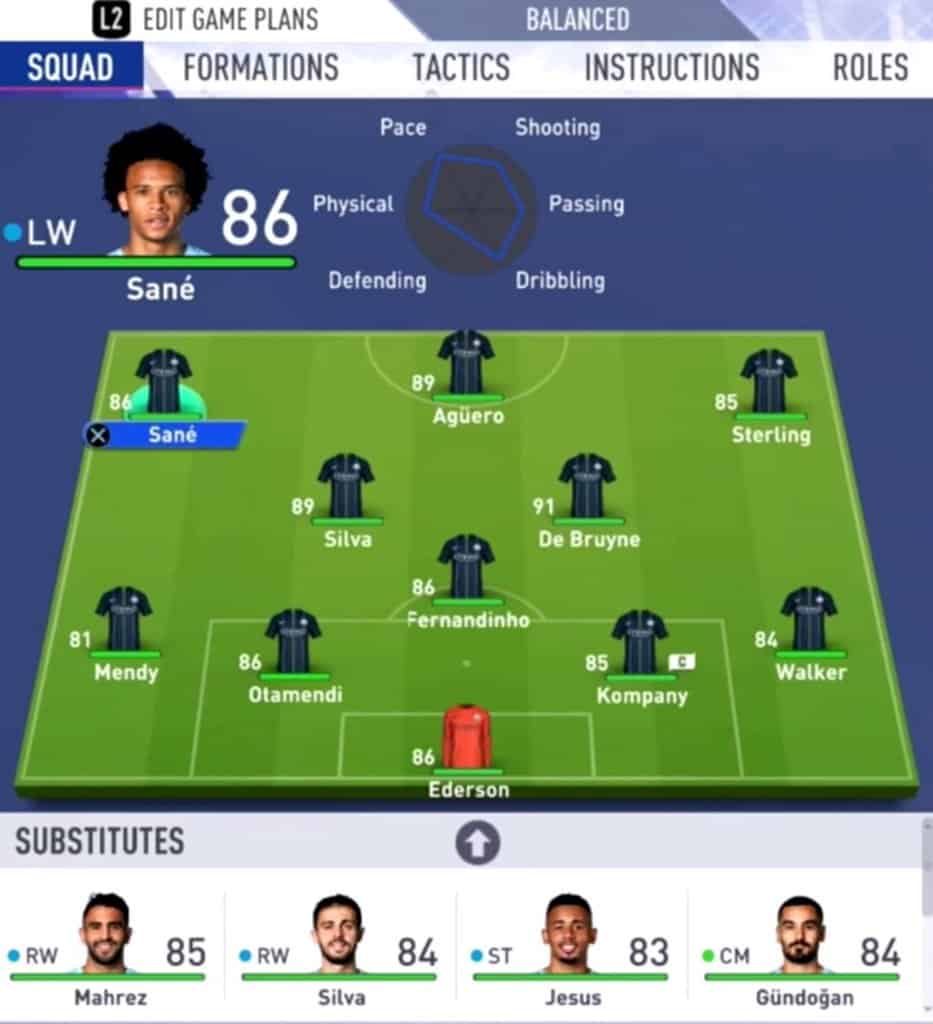Select the highlighted Sané on left wing
This screenshot has height=1024, width=933.
(164, 383)
